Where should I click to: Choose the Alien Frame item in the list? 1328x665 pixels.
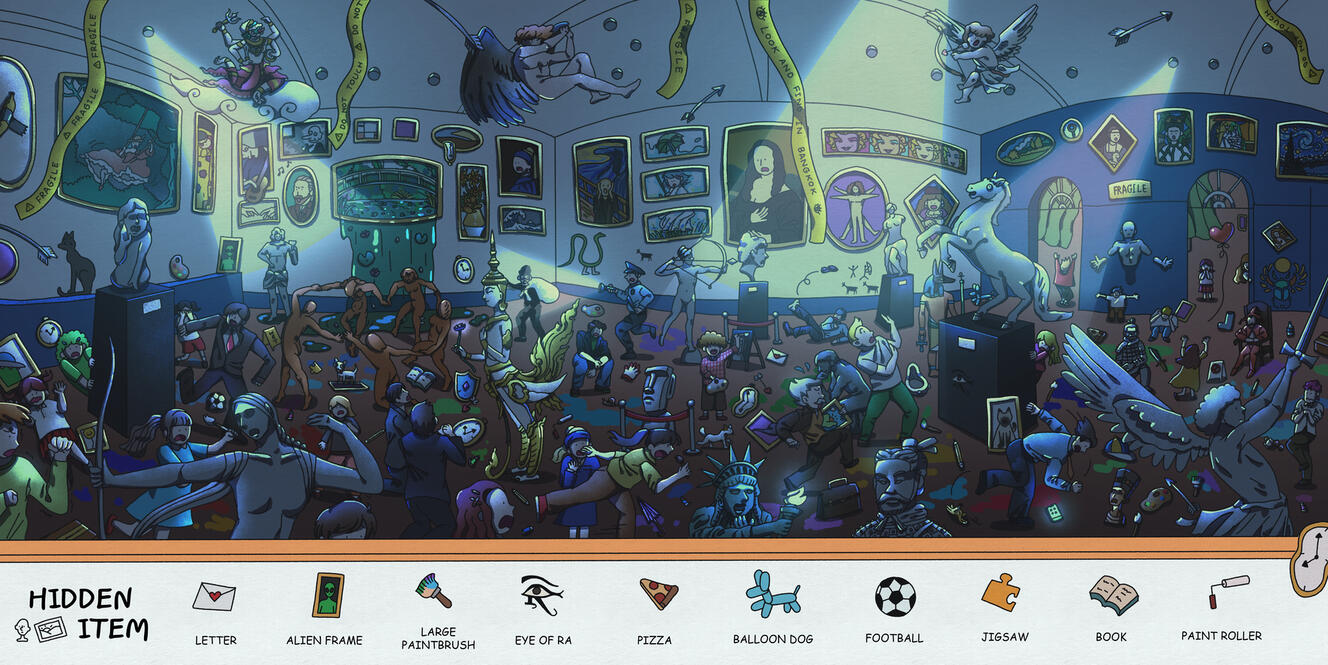pyautogui.click(x=325, y=596)
